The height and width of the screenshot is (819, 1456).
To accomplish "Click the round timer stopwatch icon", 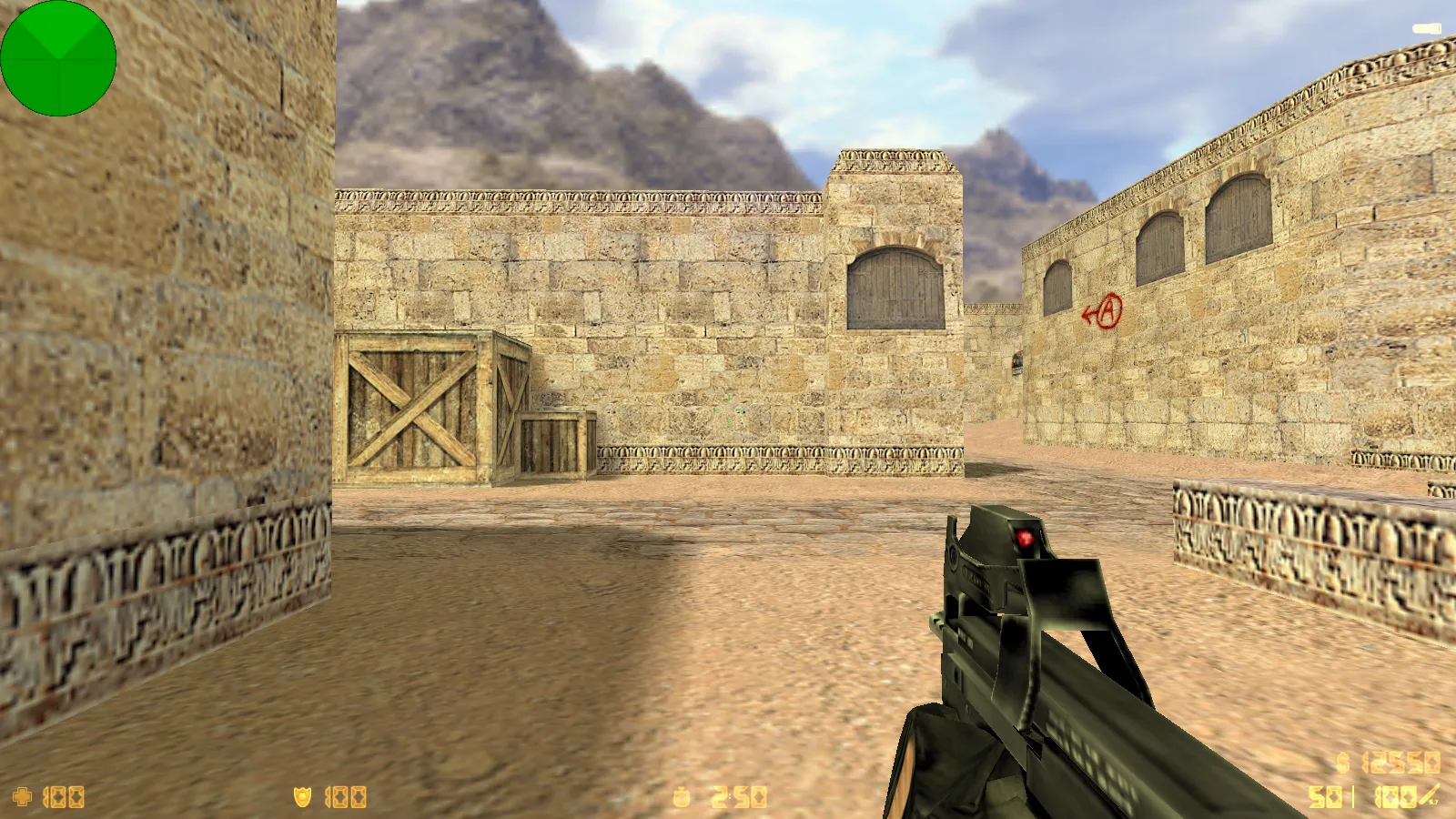I will (x=681, y=798).
